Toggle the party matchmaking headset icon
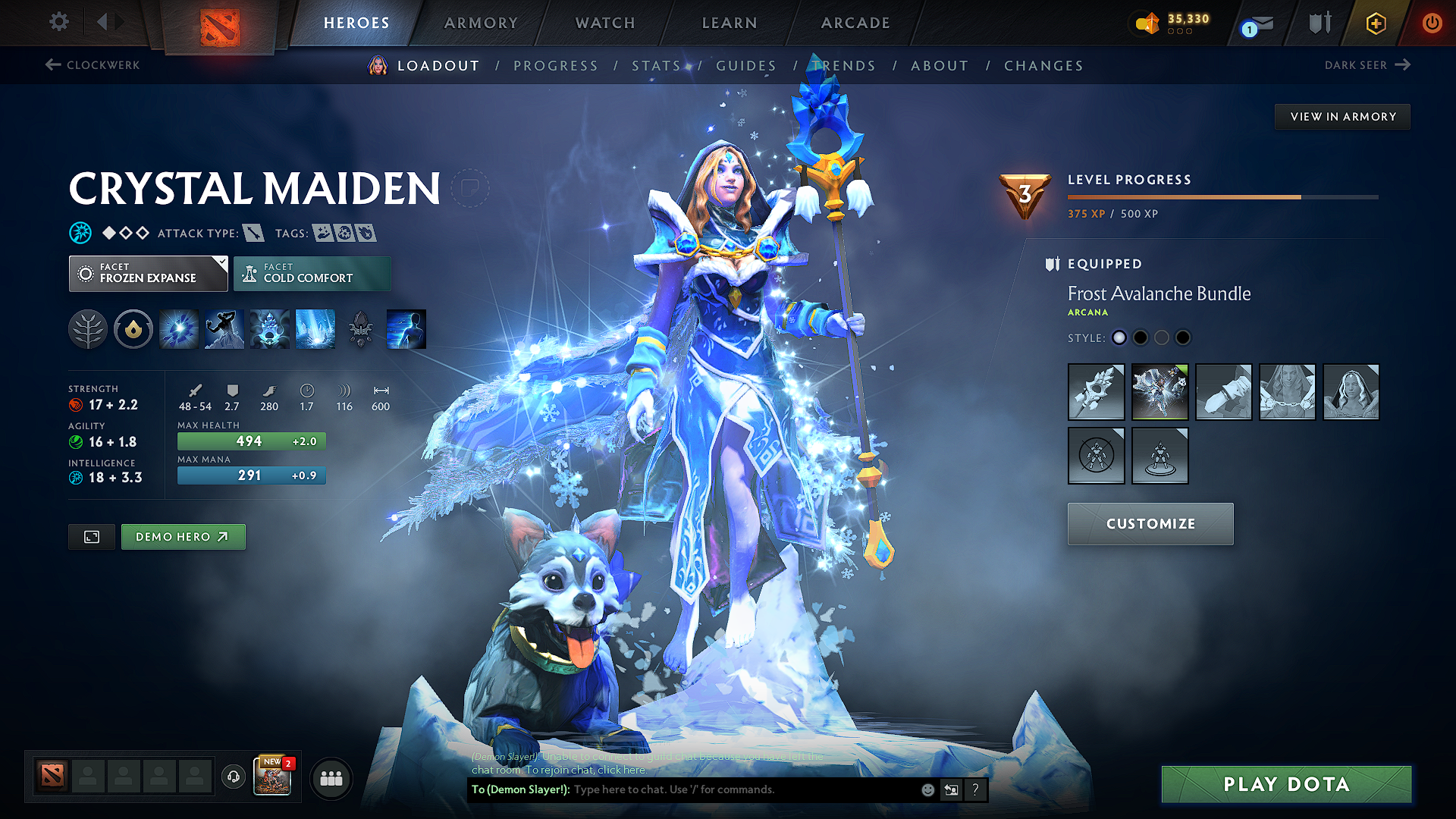This screenshot has width=1456, height=819. click(233, 778)
